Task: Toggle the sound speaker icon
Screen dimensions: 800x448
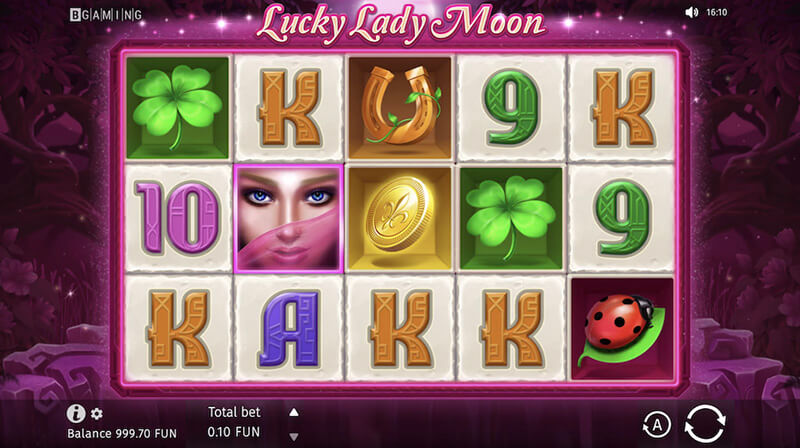Action: tap(691, 13)
